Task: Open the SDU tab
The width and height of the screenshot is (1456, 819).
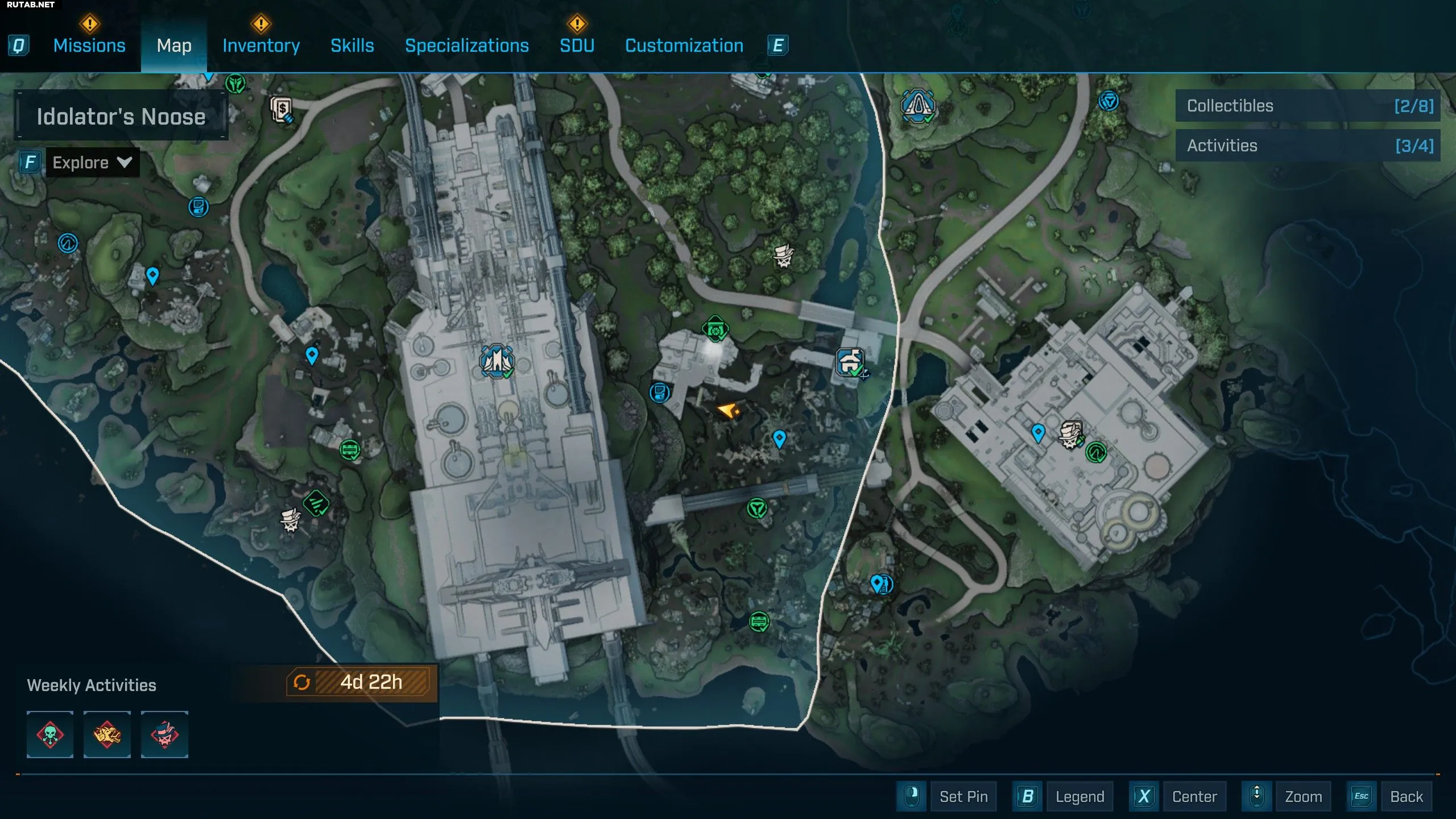Action: (577, 45)
